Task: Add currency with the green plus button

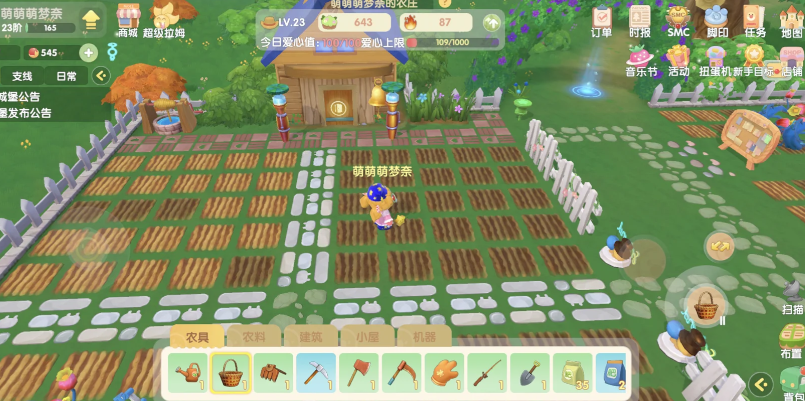Action: point(88,53)
